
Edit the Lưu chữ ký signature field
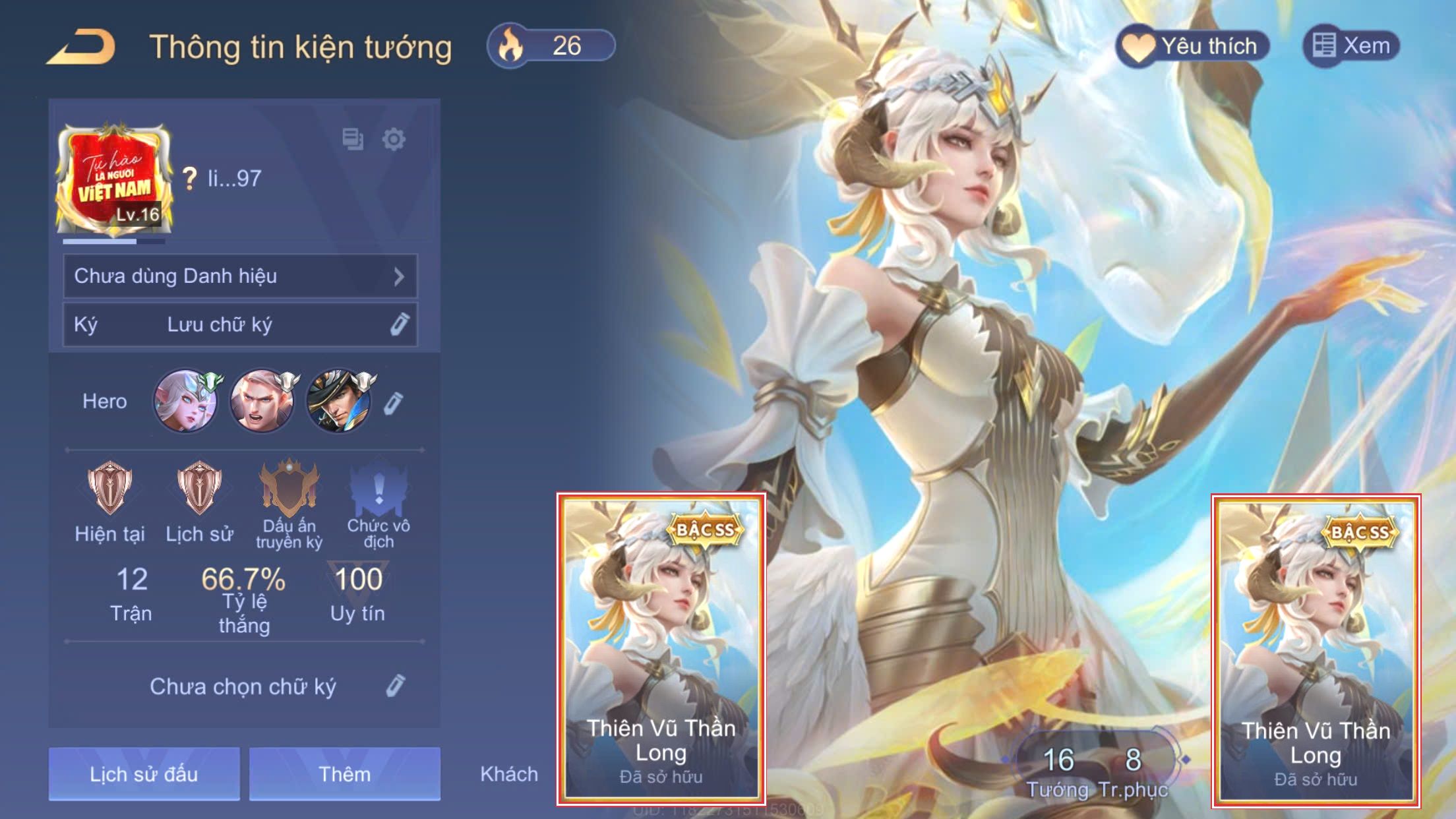coord(399,324)
